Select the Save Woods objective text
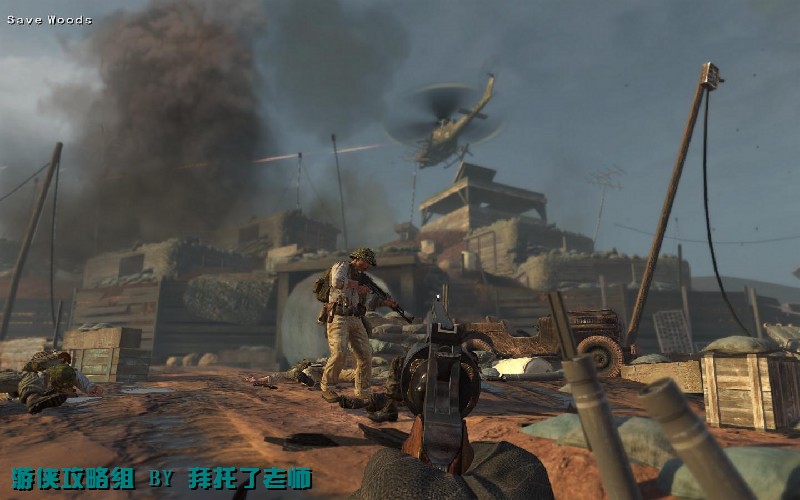 click(x=49, y=20)
